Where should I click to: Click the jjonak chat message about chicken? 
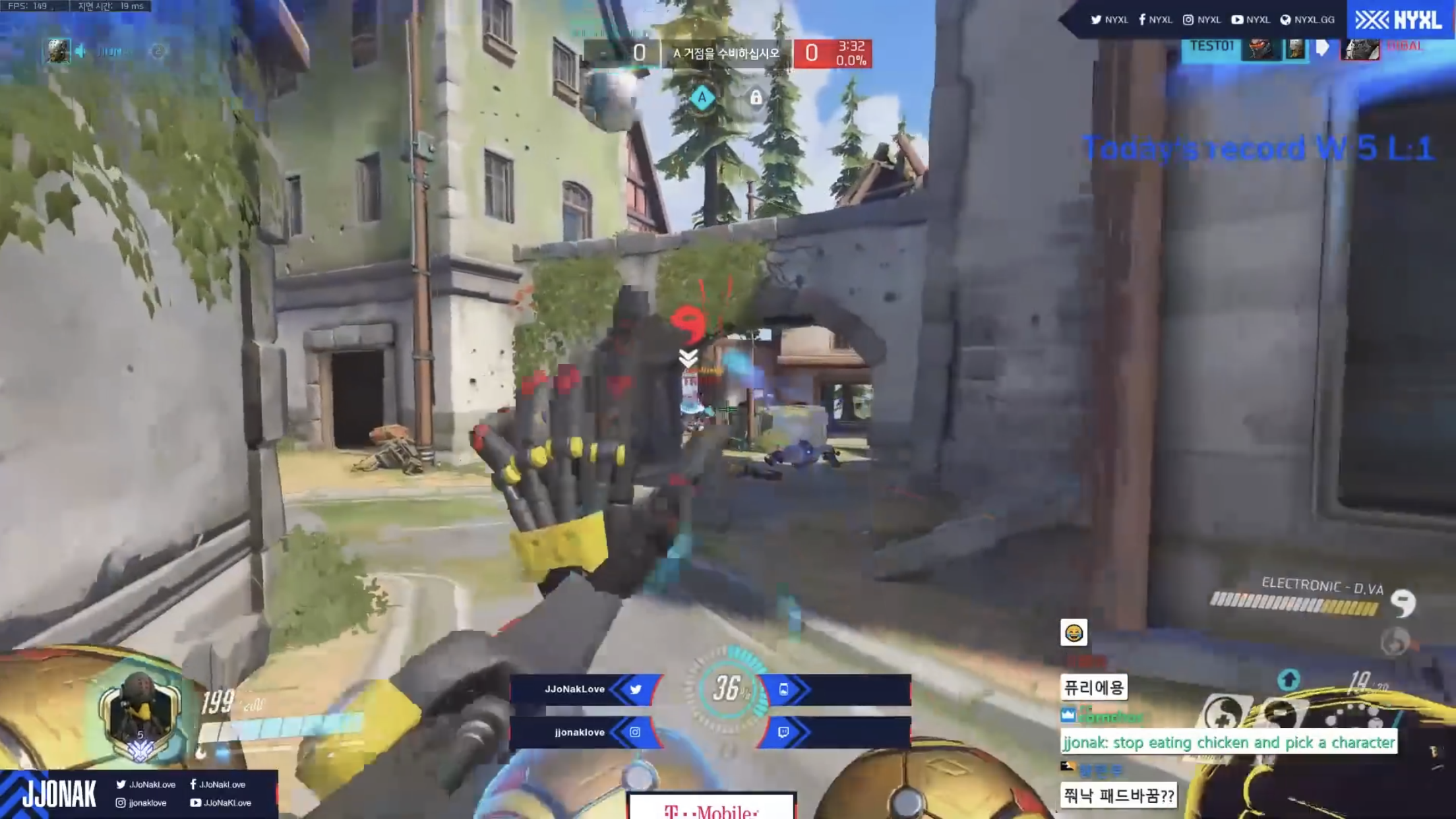[x=1228, y=743]
